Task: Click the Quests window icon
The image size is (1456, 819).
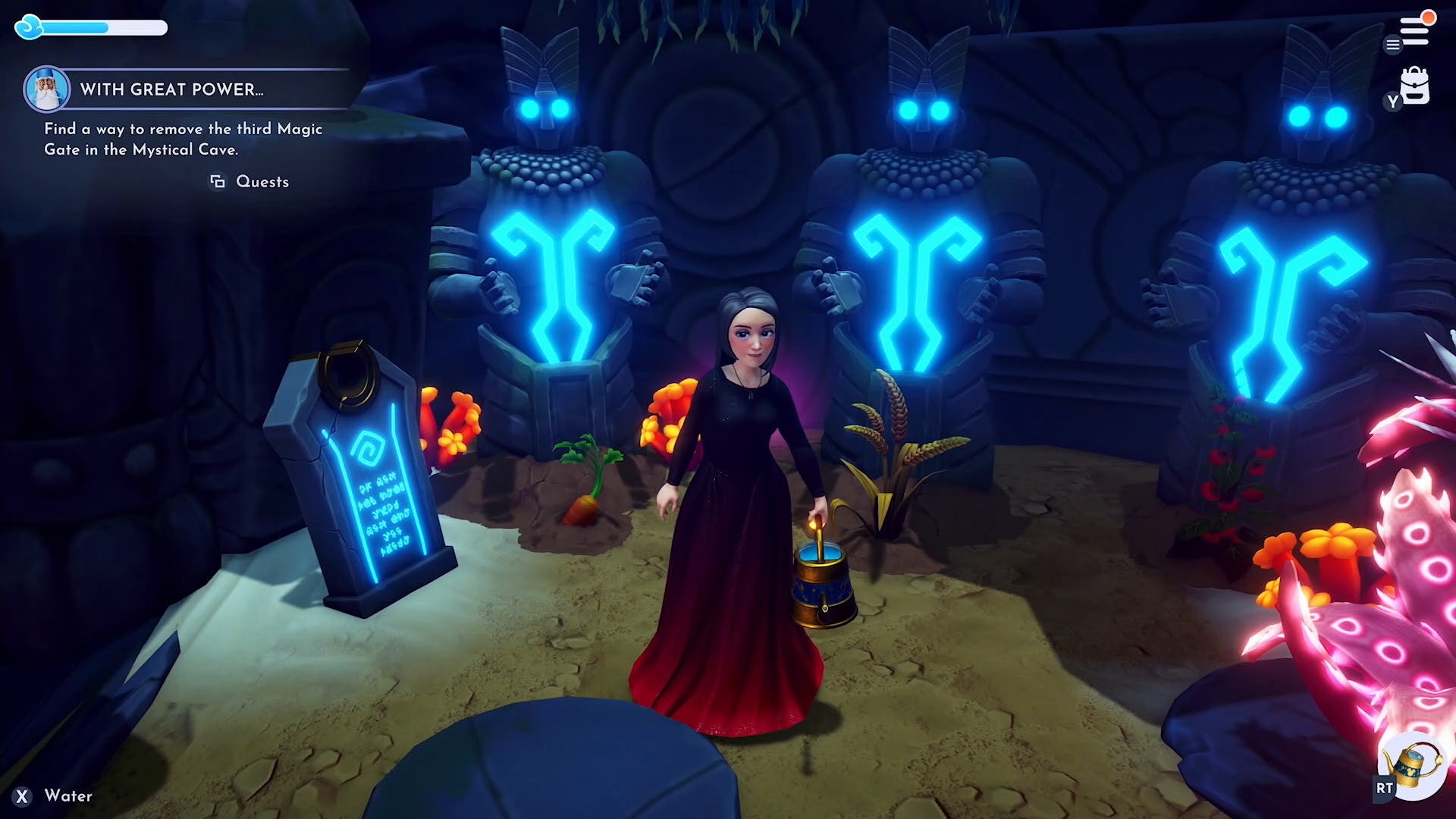Action: (x=218, y=181)
